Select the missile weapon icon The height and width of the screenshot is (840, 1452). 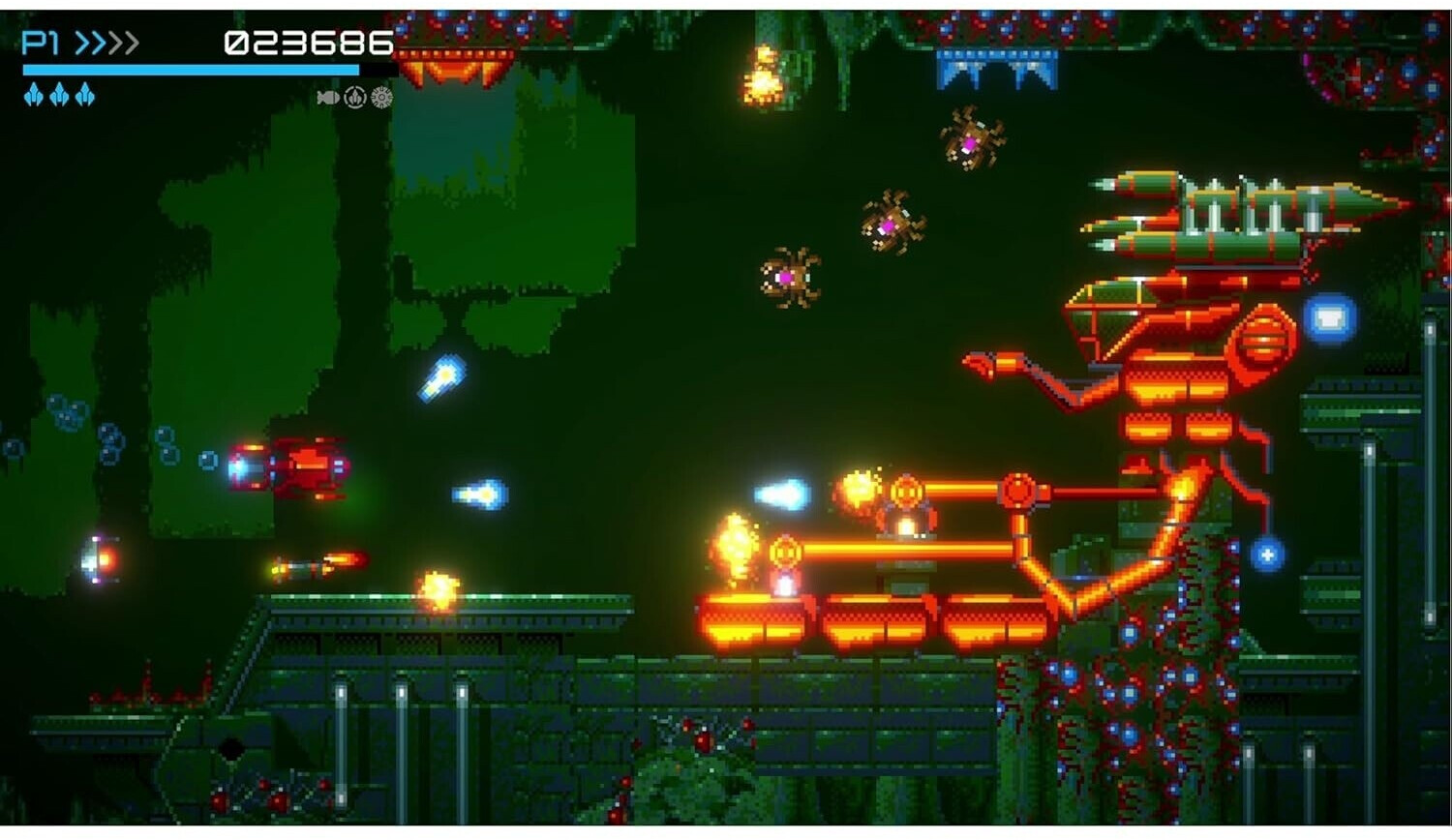click(x=328, y=98)
